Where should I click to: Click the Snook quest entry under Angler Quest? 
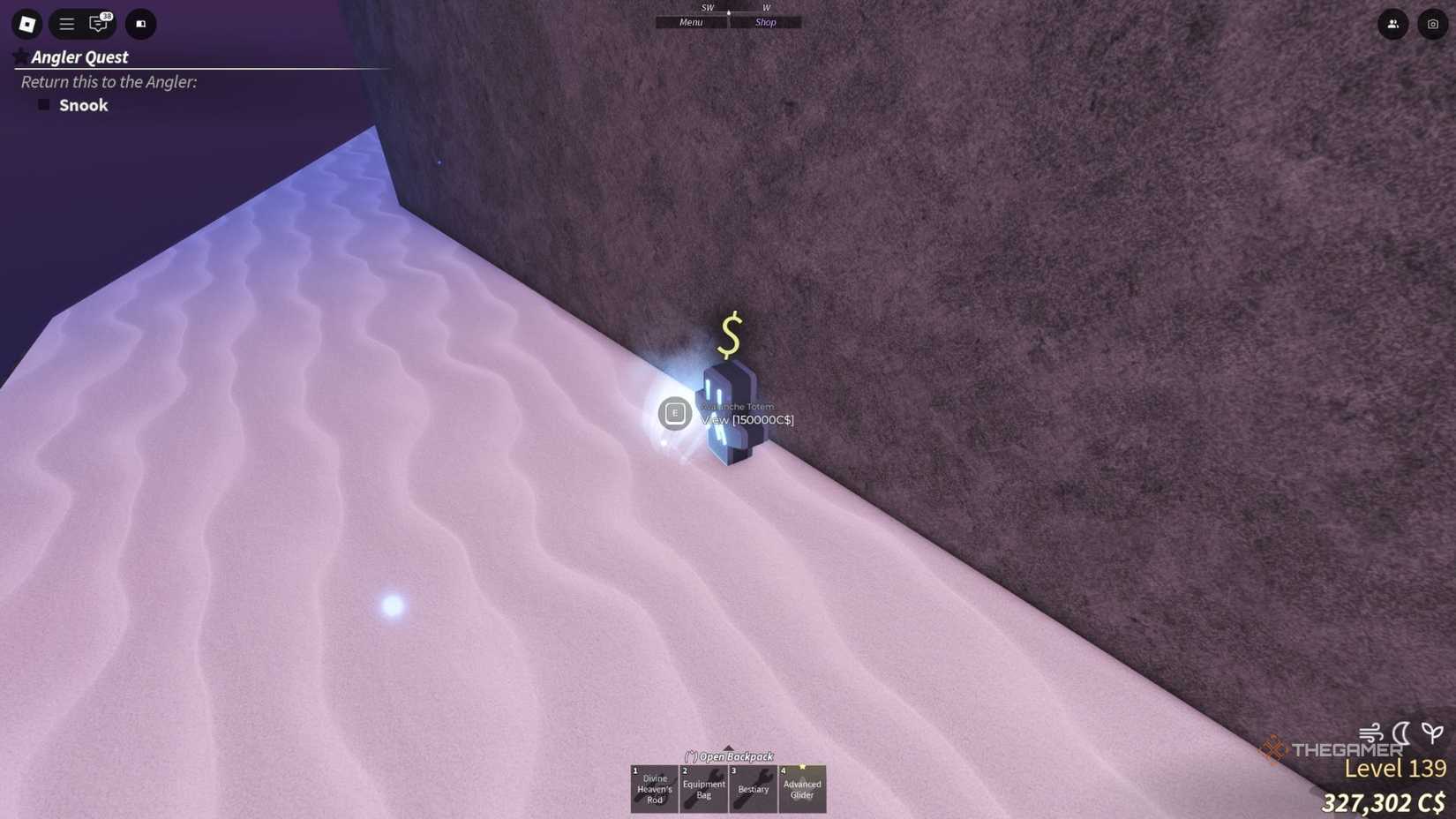point(82,105)
